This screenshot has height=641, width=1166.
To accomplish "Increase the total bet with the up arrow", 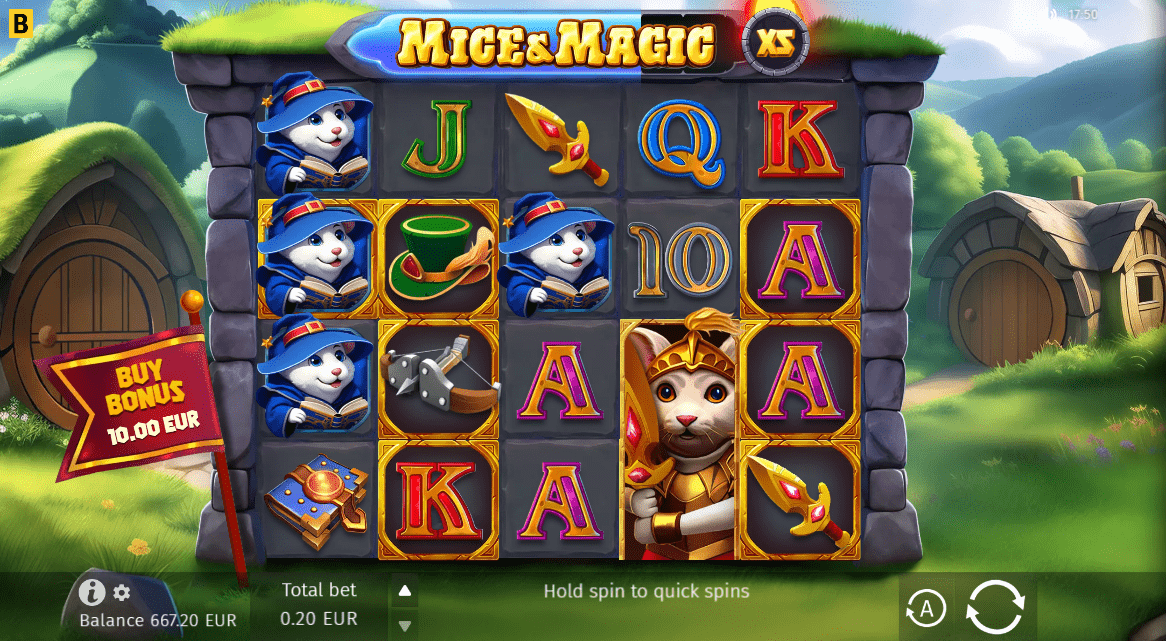I will (x=405, y=591).
